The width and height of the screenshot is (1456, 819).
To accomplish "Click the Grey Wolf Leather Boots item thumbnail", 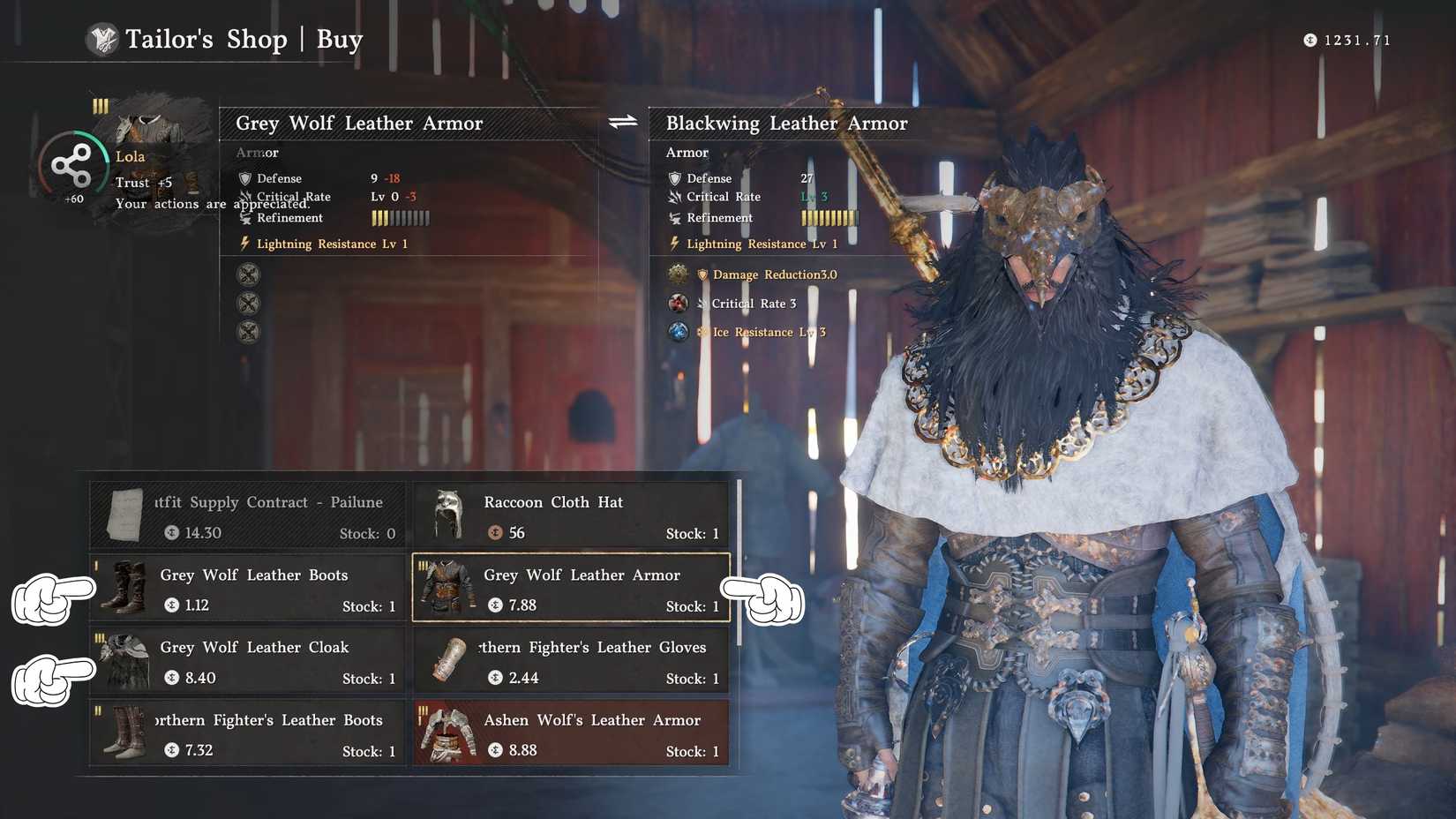I will point(124,587).
